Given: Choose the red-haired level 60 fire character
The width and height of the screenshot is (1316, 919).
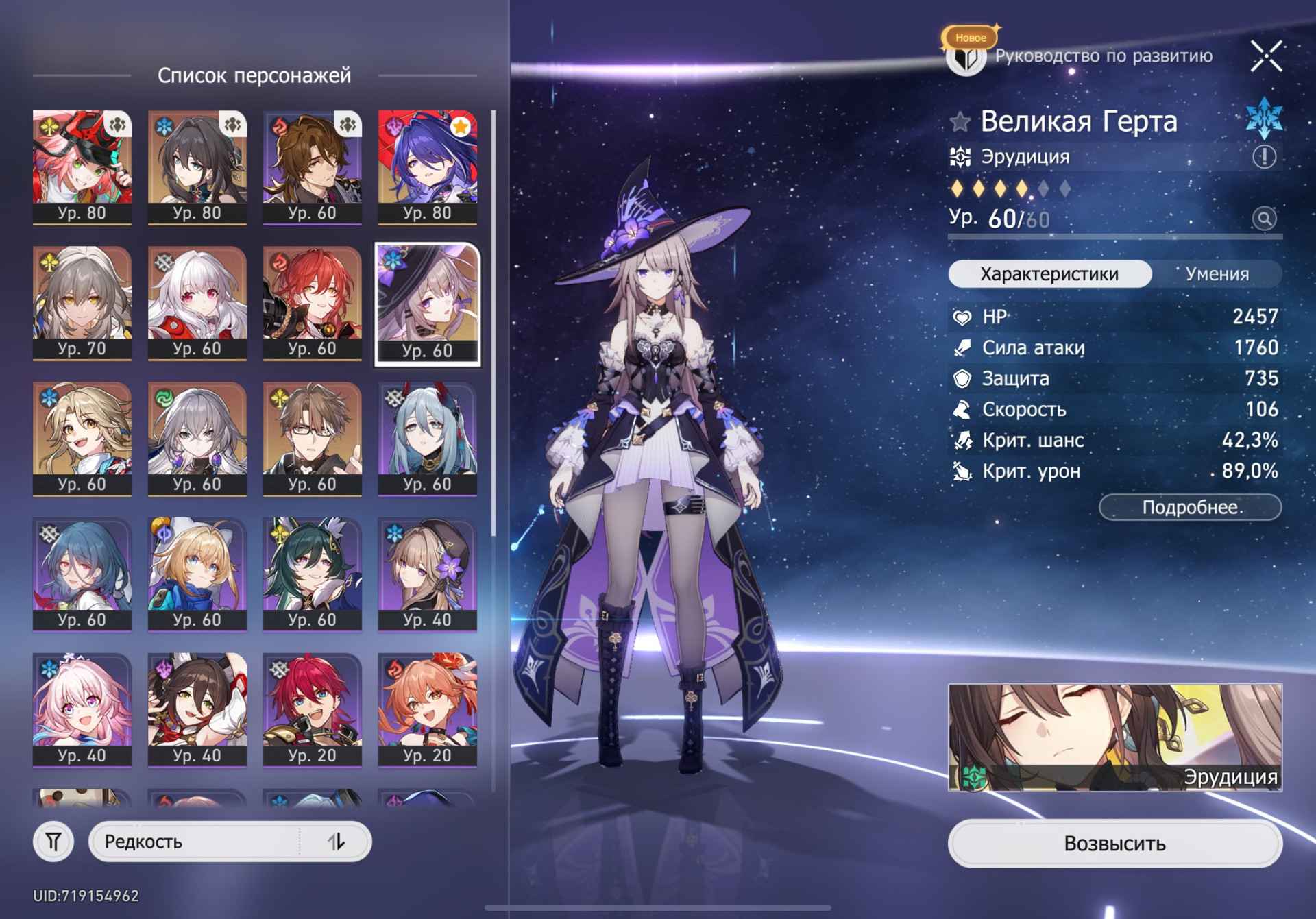Looking at the screenshot, I should [x=313, y=302].
